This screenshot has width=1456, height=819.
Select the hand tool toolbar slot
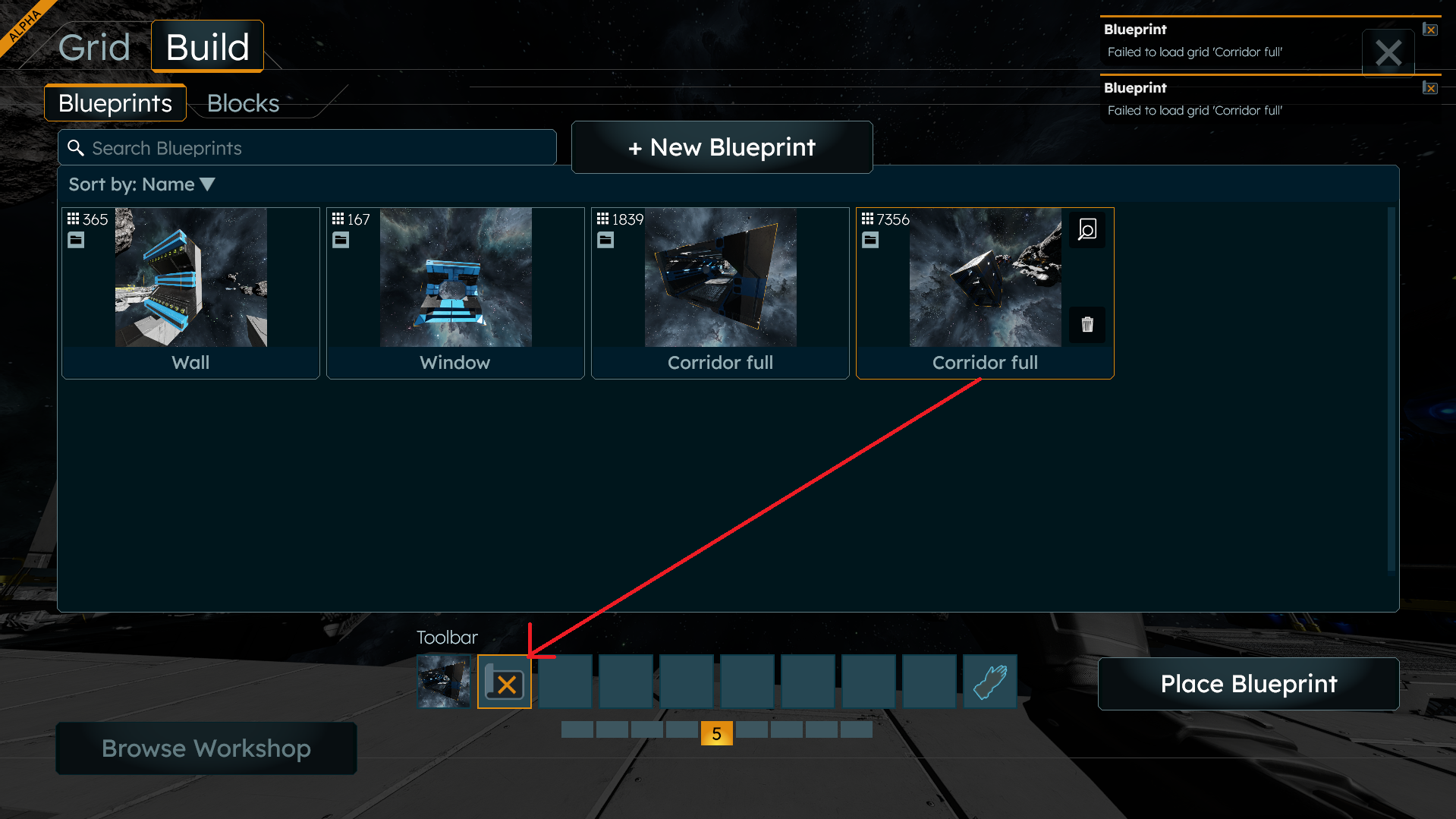click(x=990, y=682)
